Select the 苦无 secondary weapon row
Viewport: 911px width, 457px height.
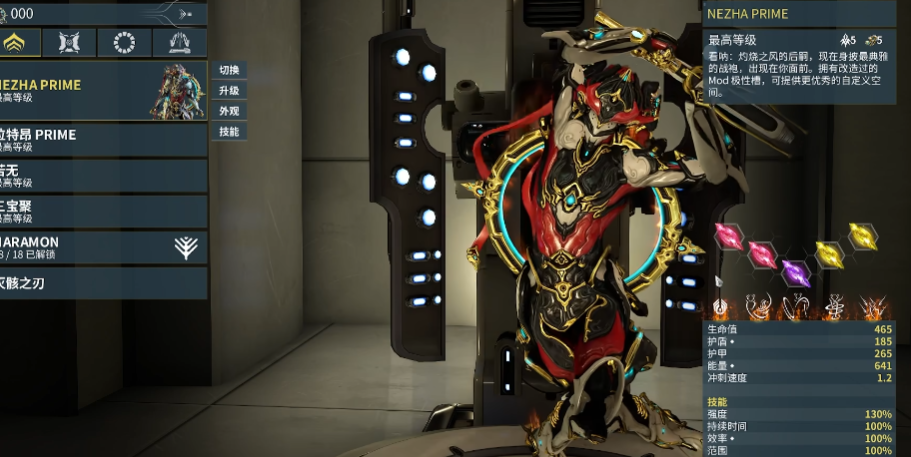tap(100, 176)
